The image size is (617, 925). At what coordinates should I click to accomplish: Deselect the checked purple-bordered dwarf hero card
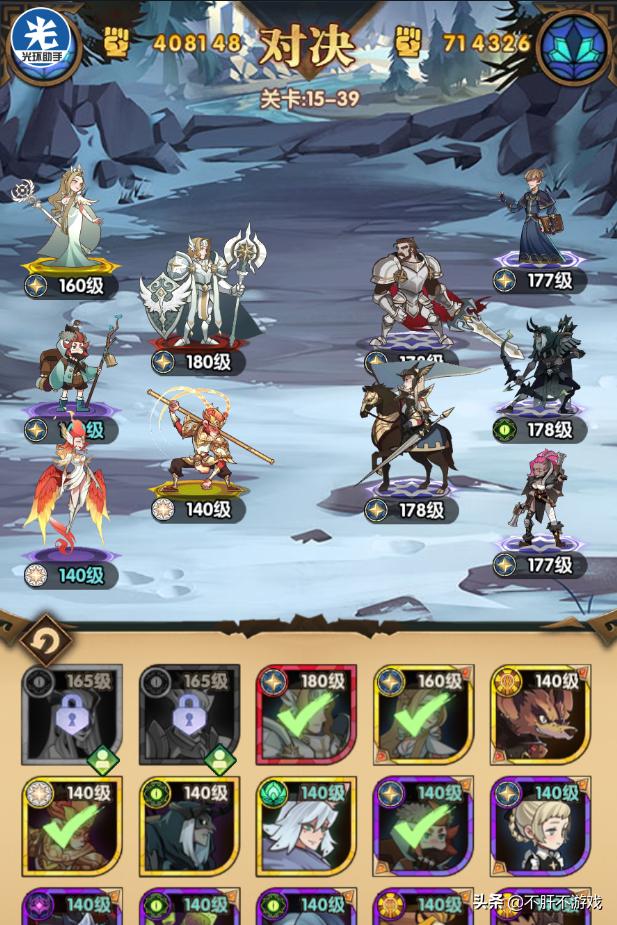point(422,825)
